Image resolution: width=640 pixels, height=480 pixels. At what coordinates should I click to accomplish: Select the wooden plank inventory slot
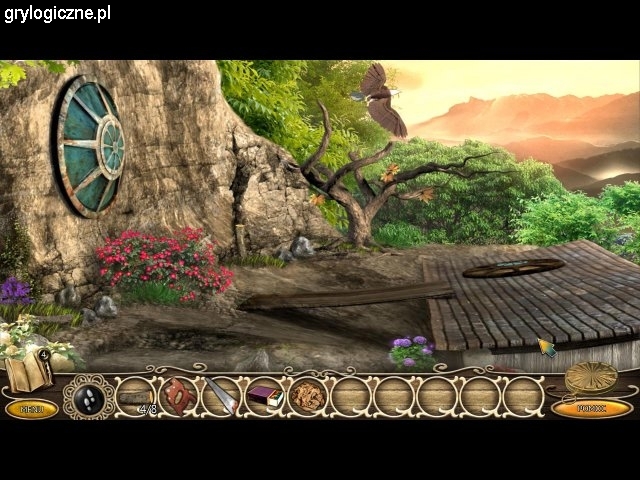[x=134, y=396]
